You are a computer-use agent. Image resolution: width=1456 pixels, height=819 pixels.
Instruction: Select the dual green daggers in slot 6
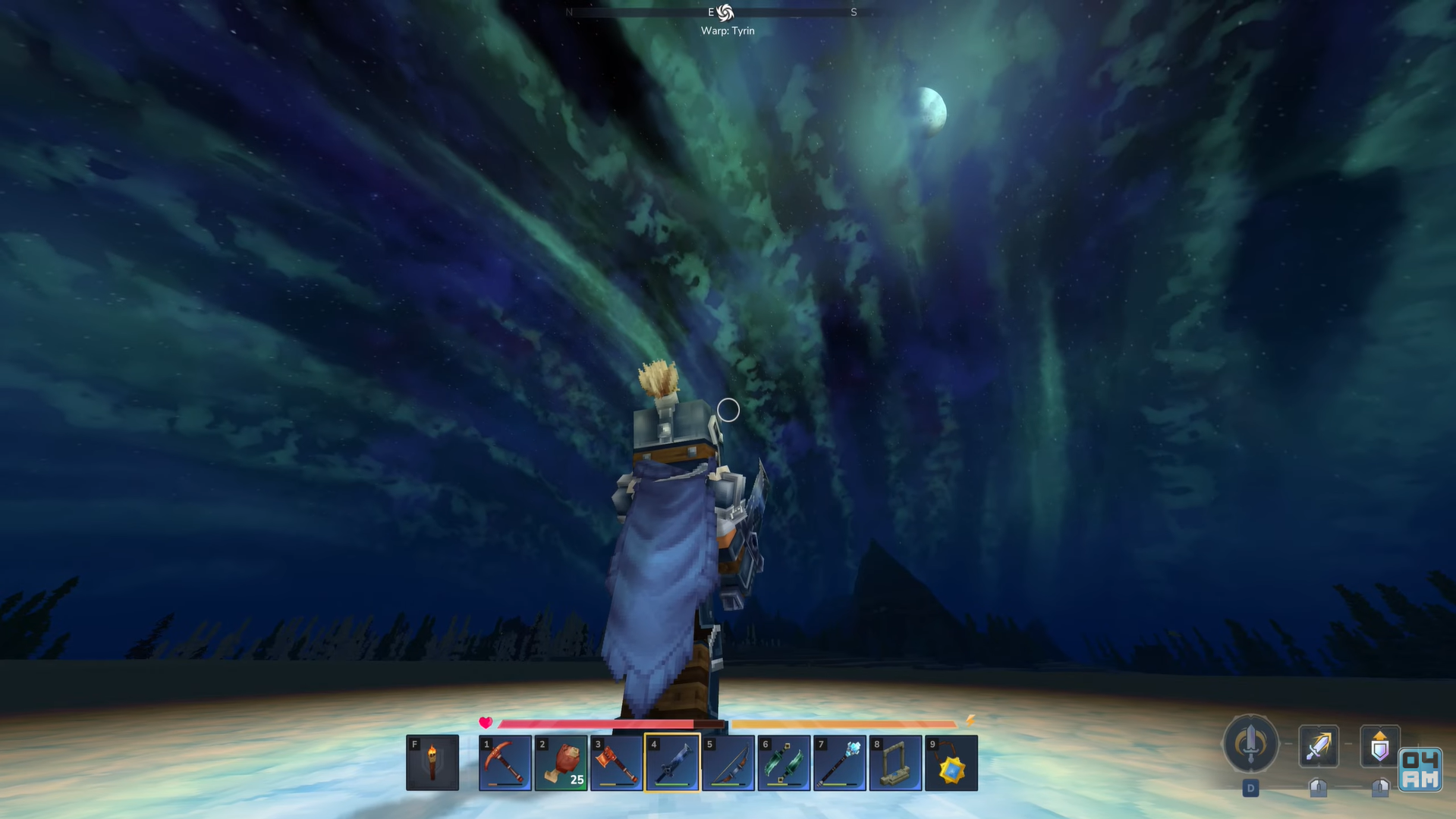[784, 762]
